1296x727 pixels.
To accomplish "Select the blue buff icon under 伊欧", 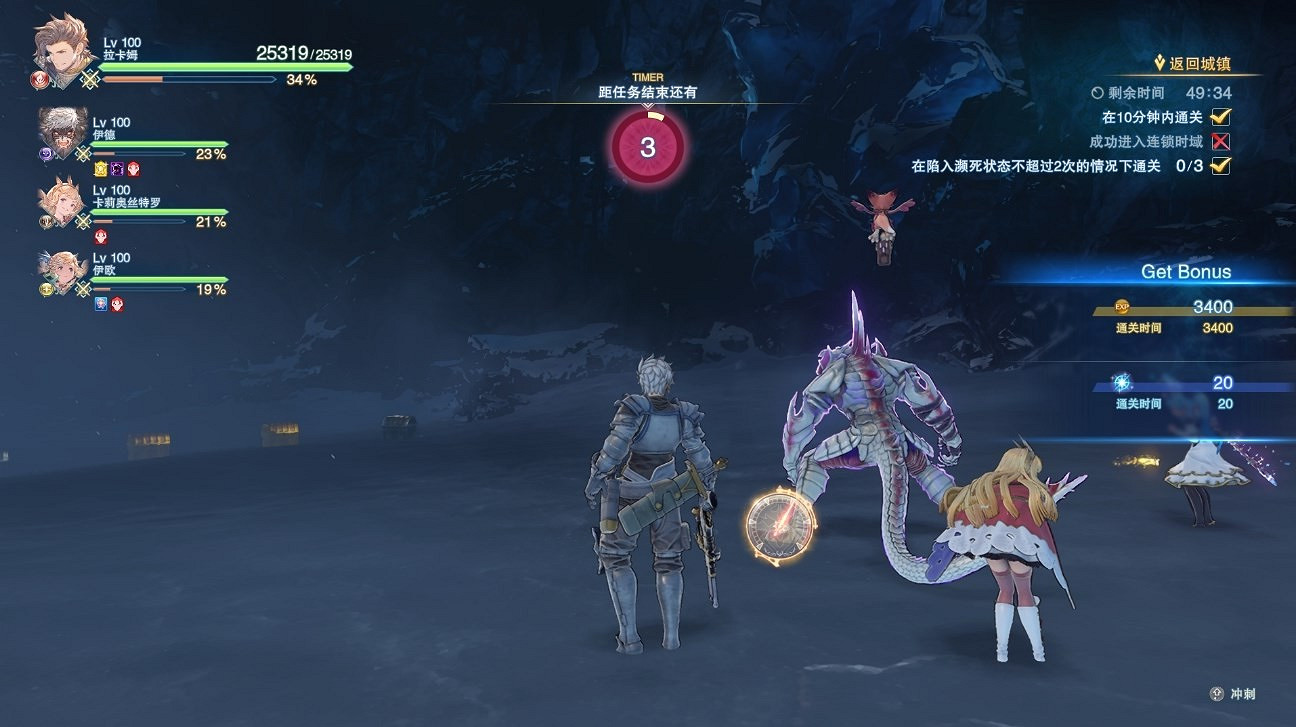I will [x=99, y=303].
